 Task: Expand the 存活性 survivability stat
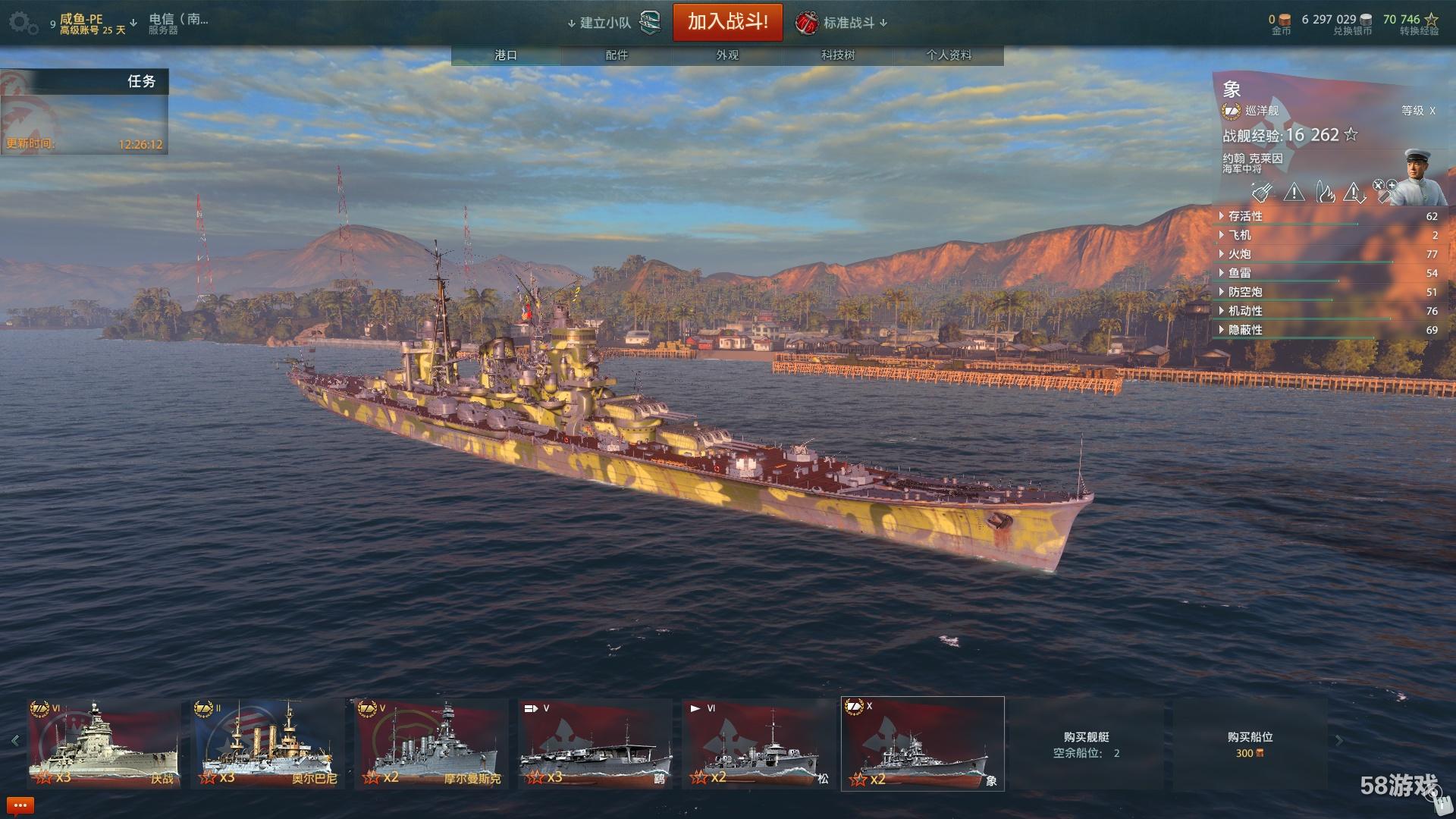[1245, 216]
